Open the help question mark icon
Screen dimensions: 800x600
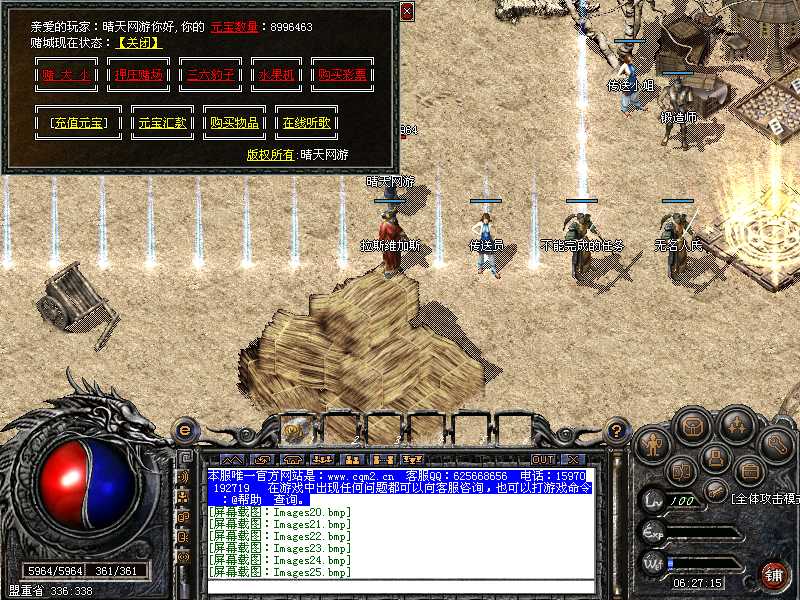(x=618, y=431)
